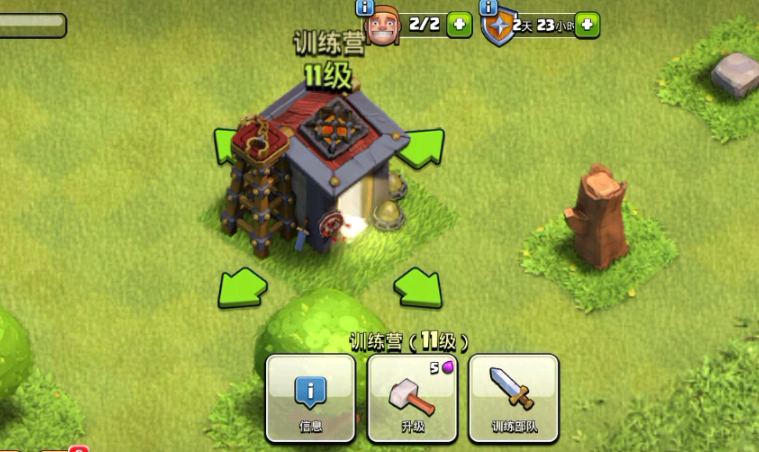Screen dimensions: 759x452
Task: Open 训练部队 train troops with the sword button
Action: [513, 398]
